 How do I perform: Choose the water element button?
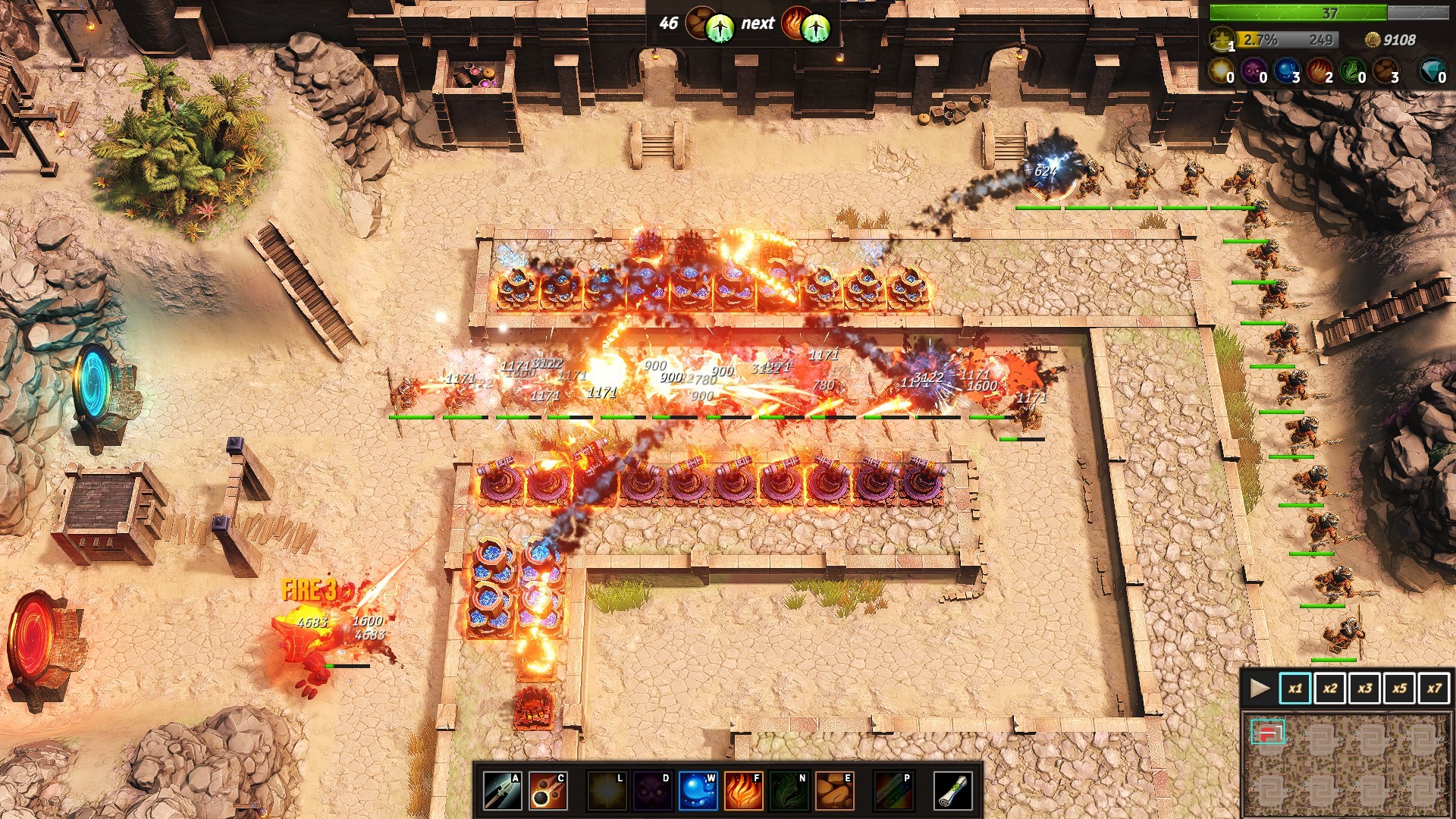point(698,791)
